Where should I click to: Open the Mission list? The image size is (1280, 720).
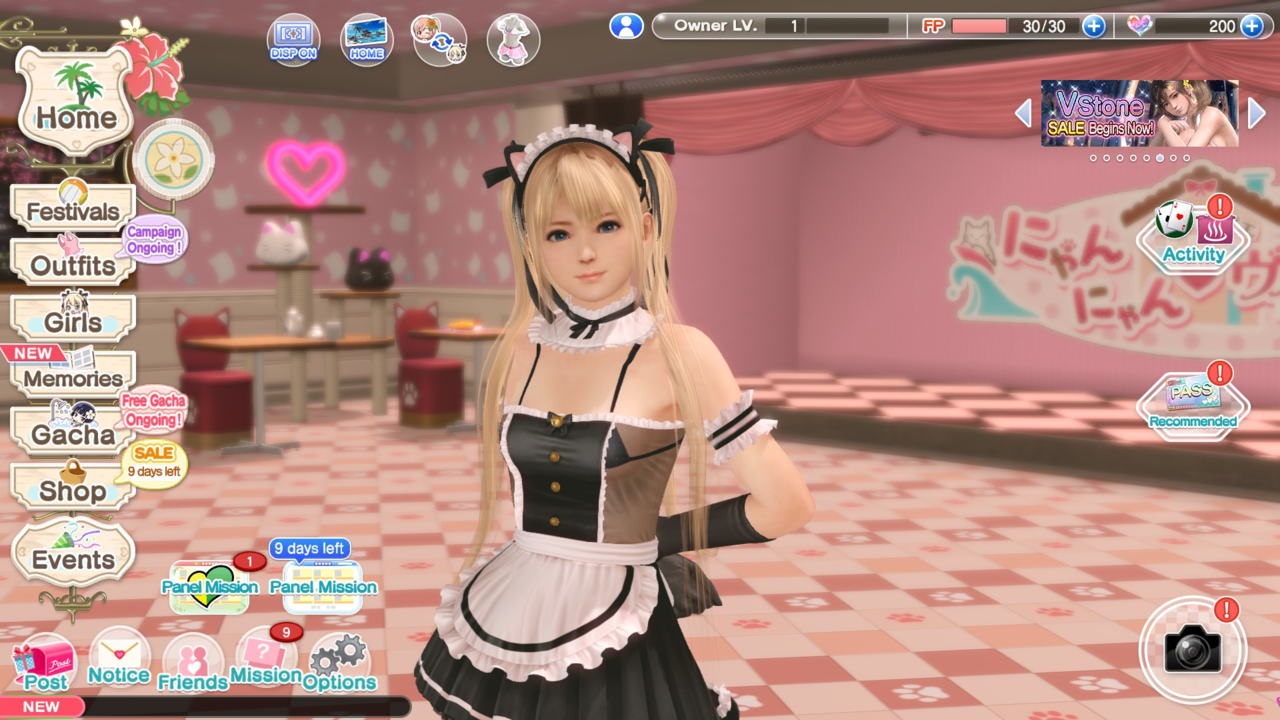pyautogui.click(x=265, y=660)
